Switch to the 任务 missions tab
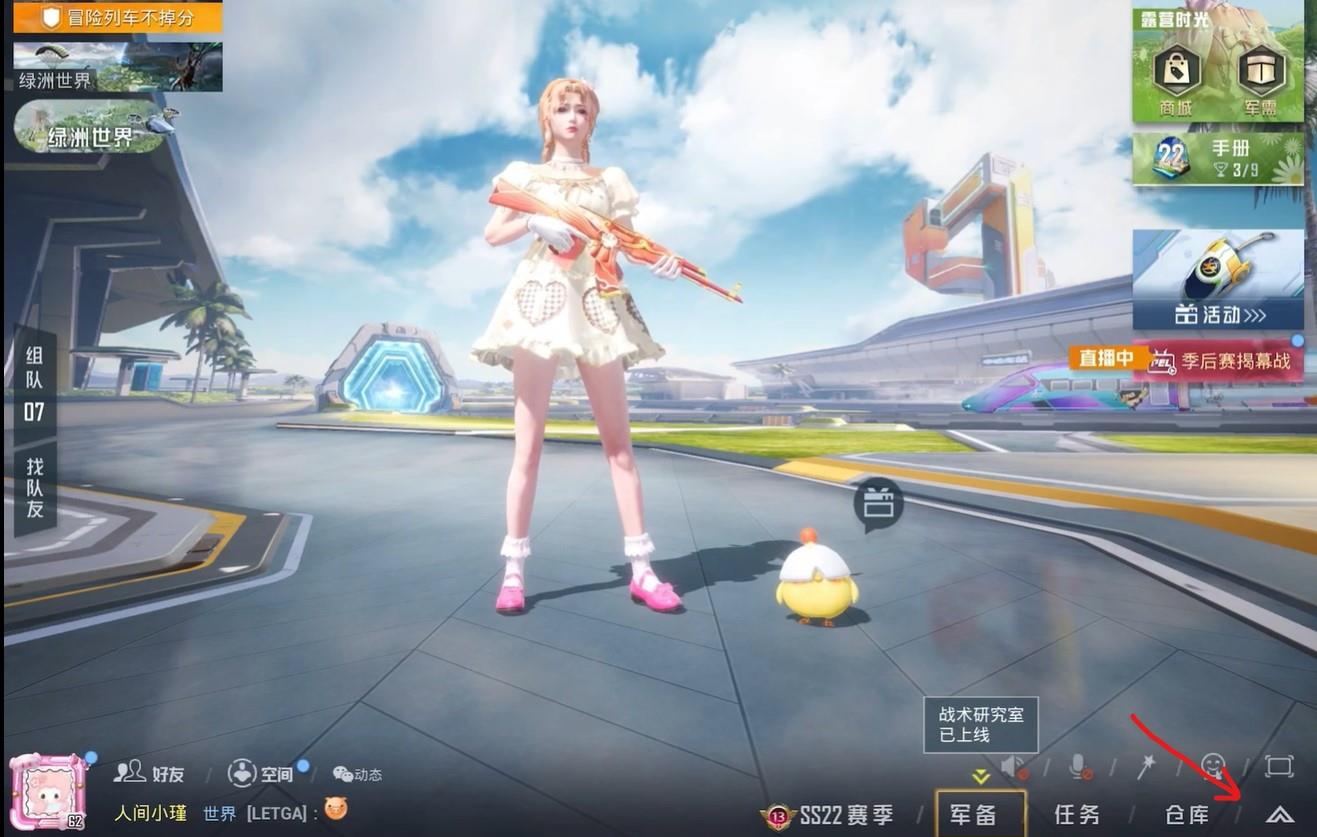The height and width of the screenshot is (837, 1317). 1075,816
